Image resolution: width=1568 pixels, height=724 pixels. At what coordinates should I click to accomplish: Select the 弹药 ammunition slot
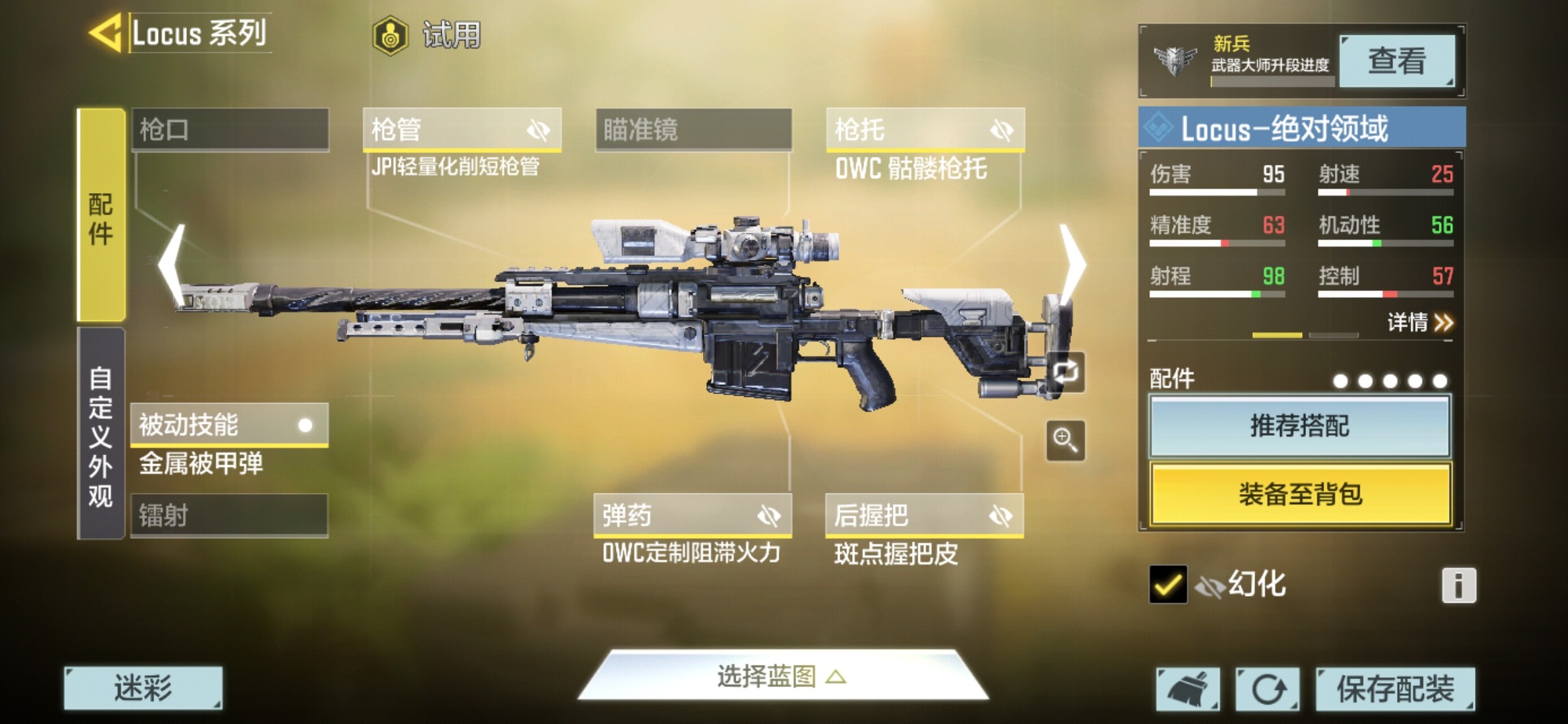coord(692,516)
